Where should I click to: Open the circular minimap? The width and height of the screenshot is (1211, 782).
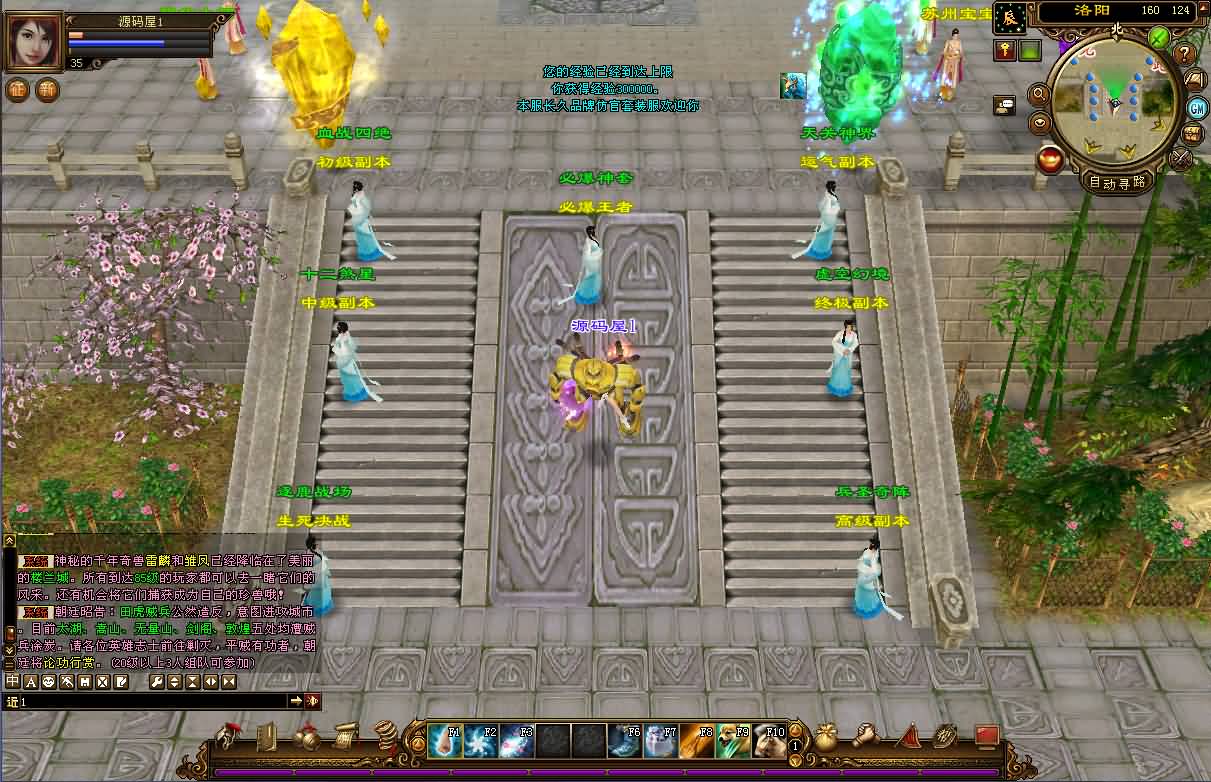click(x=1114, y=100)
